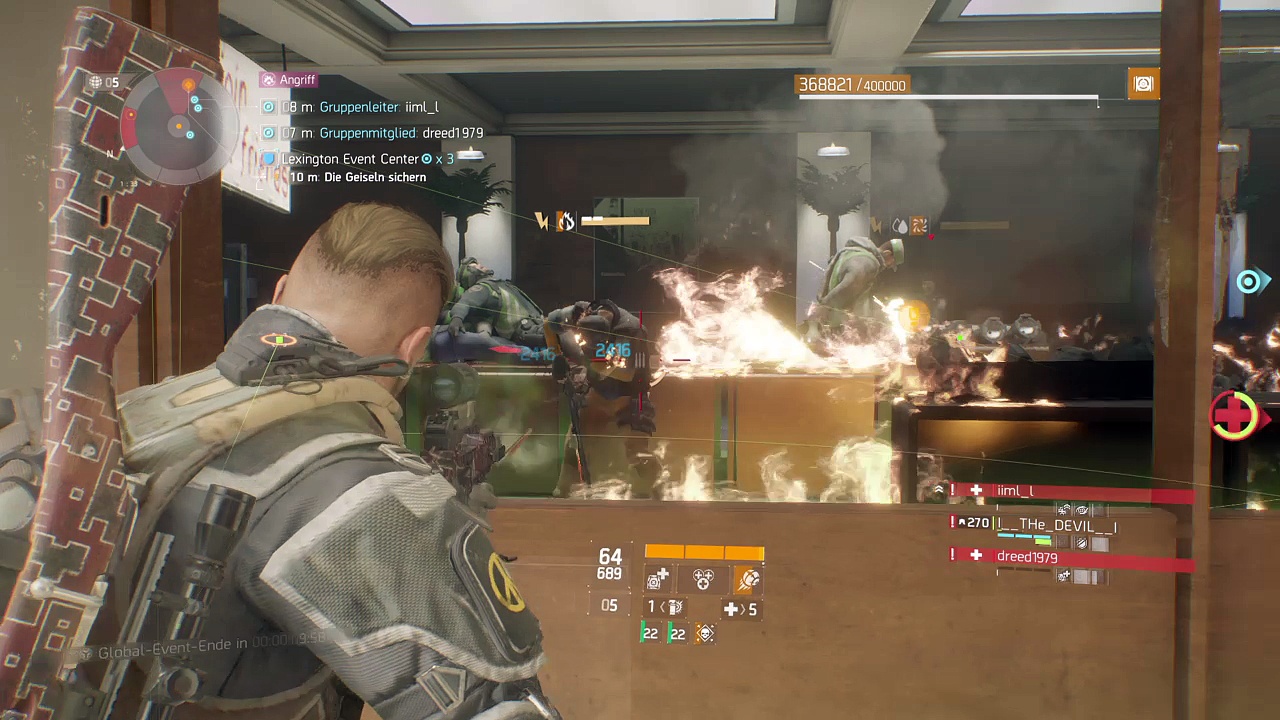Image resolution: width=1280 pixels, height=720 pixels.
Task: Activate the triple-cross first aid skill
Action: (703, 579)
